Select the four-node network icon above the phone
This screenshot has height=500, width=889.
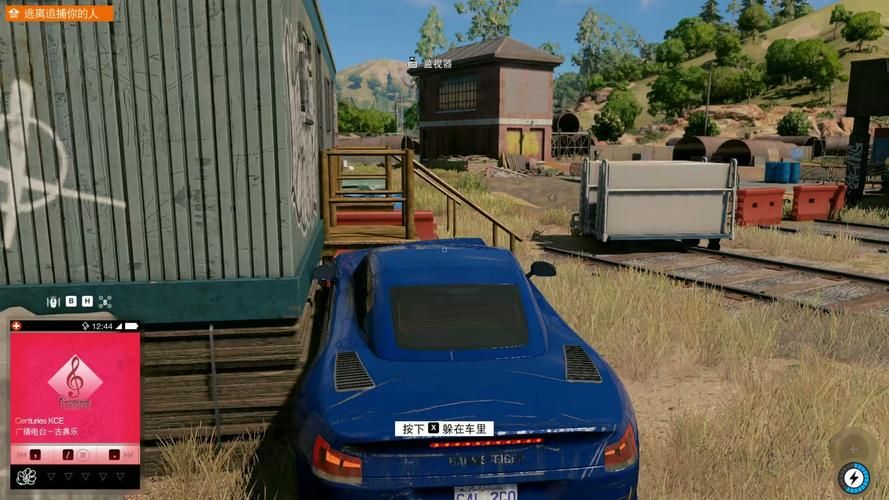coord(104,301)
